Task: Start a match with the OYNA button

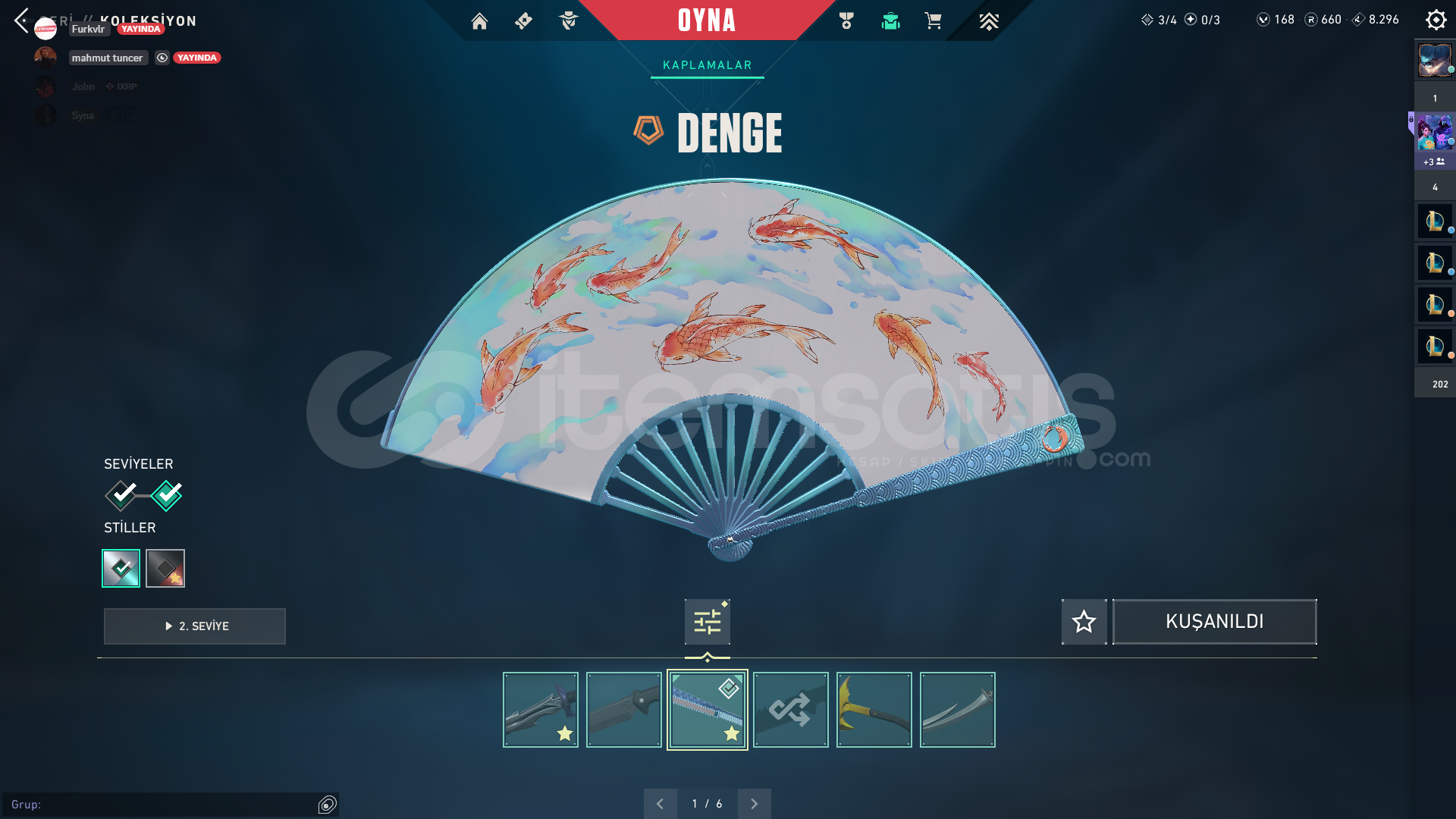Action: [706, 20]
